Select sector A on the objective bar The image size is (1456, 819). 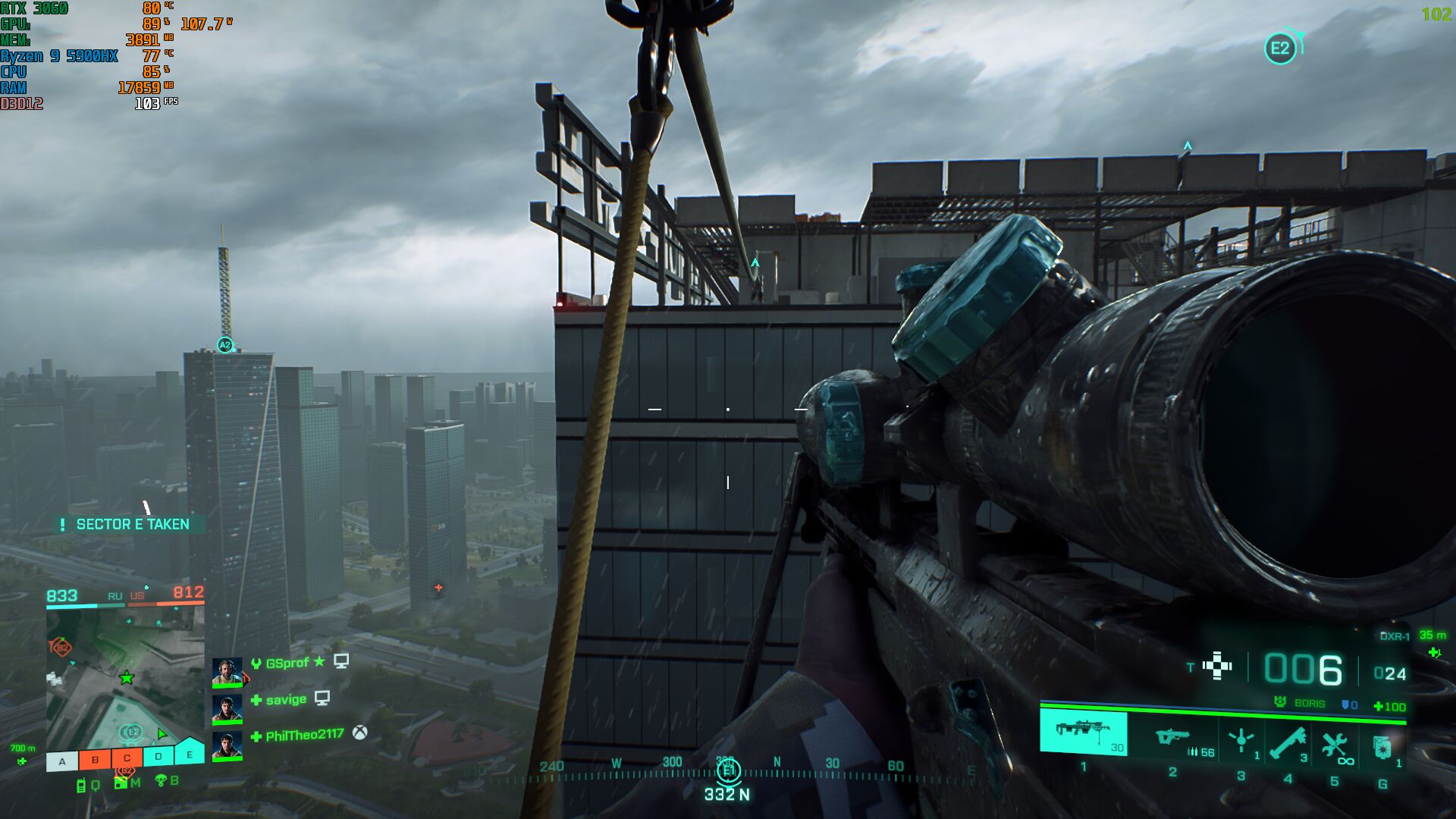tap(62, 761)
